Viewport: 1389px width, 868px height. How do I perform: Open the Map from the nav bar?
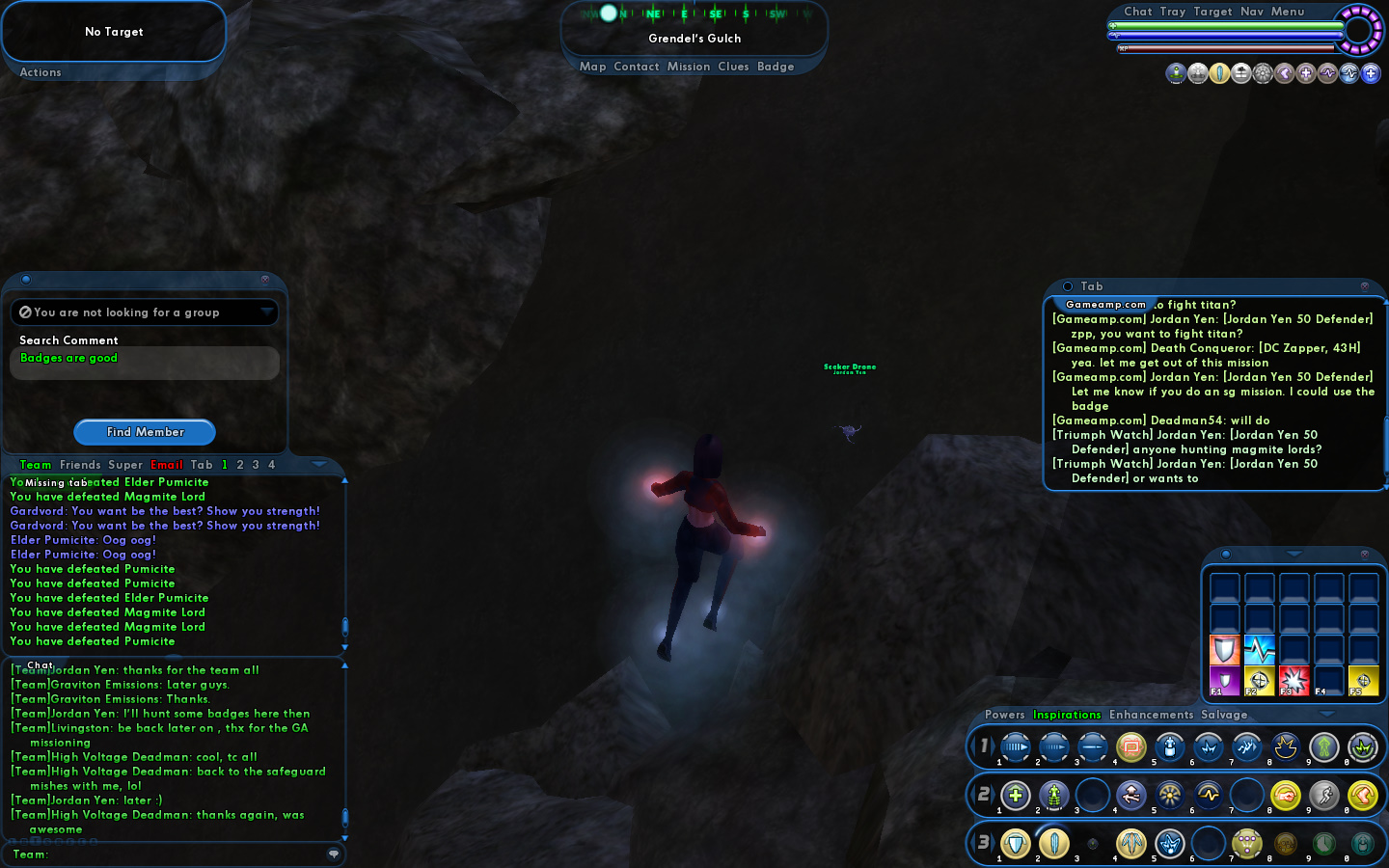592,67
